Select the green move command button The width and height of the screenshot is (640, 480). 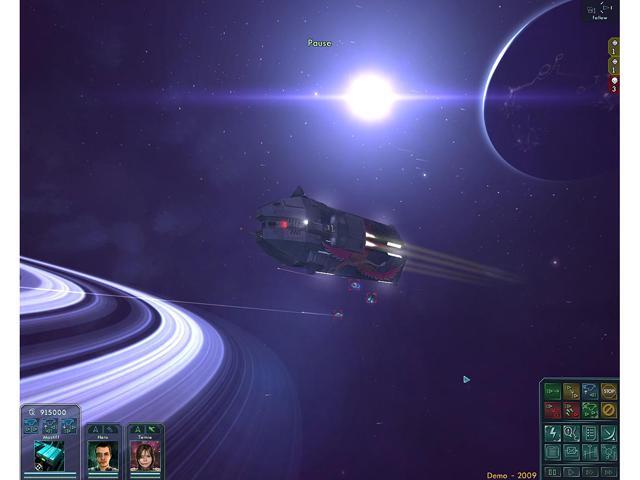point(552,390)
